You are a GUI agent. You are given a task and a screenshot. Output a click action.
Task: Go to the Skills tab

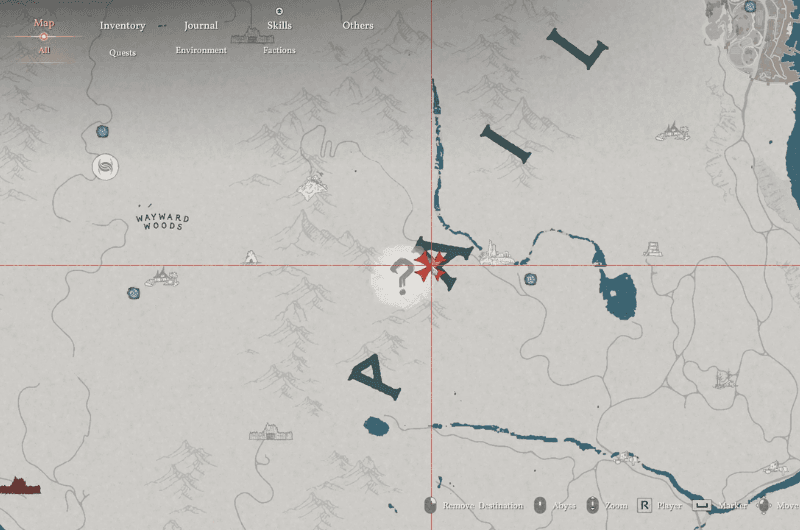(279, 25)
